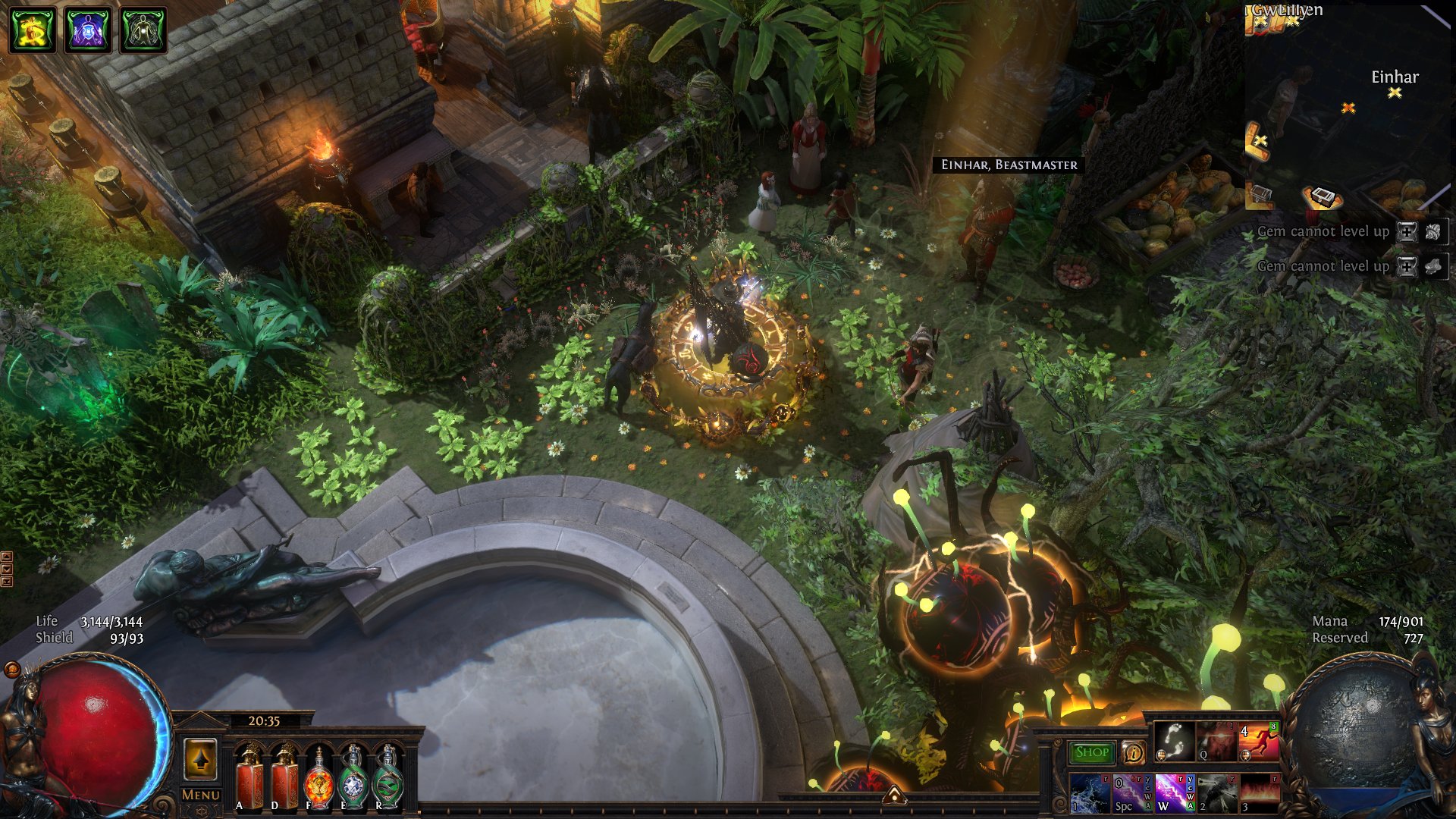Click the second gem level-up plus button

pos(1407,267)
